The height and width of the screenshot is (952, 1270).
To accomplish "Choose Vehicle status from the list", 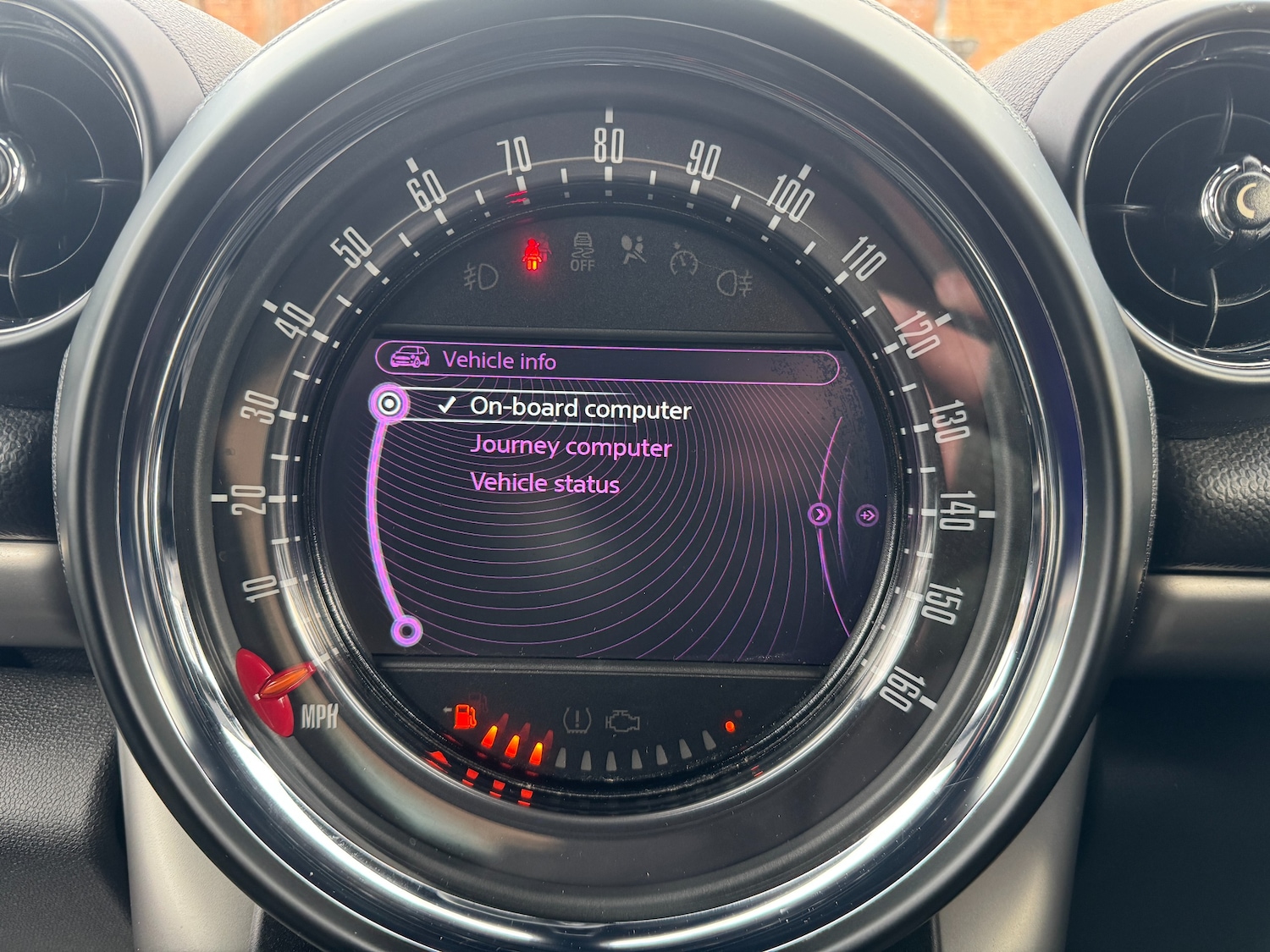I will coord(544,483).
